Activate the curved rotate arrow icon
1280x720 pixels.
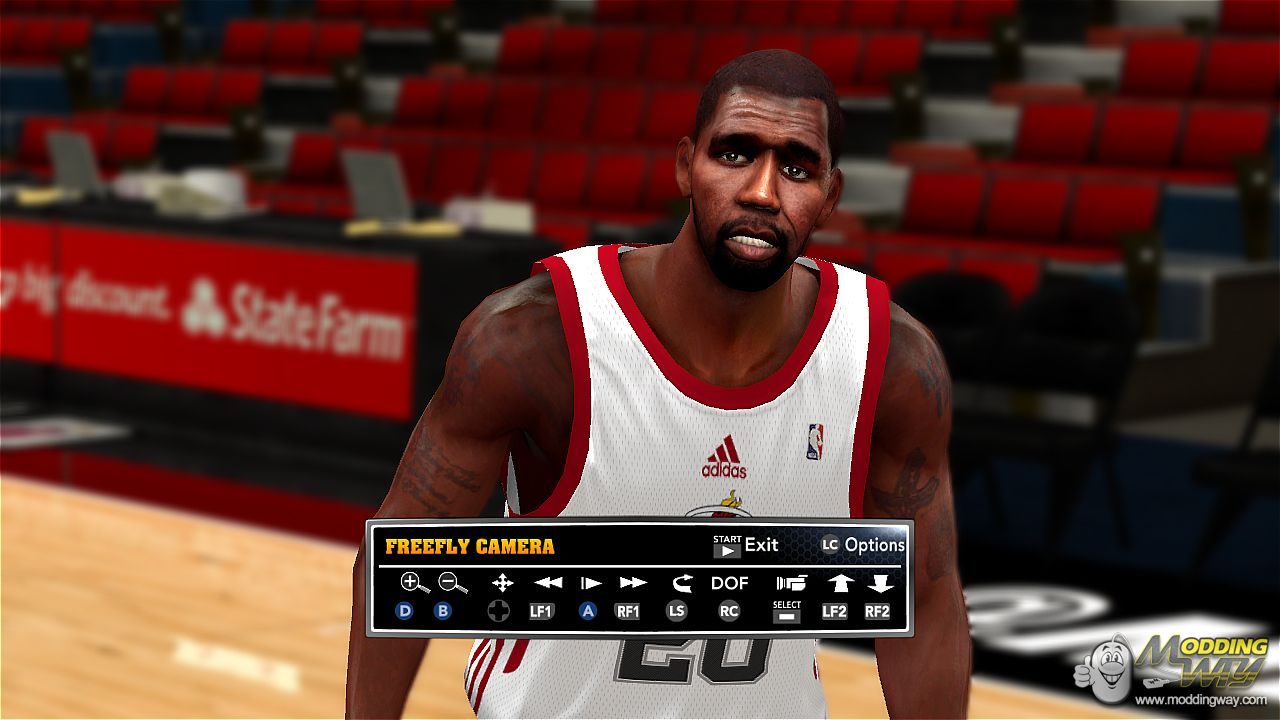click(682, 582)
